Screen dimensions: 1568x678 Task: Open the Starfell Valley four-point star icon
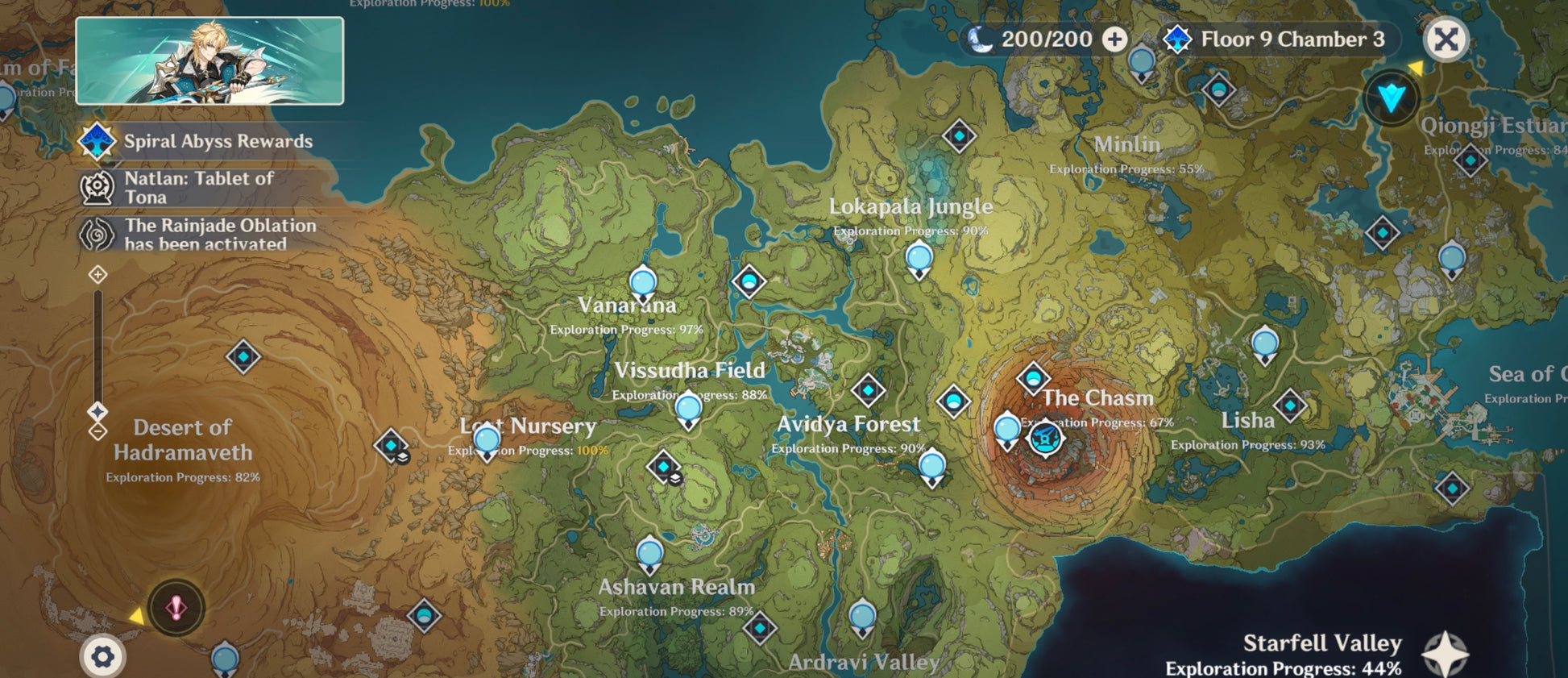pyautogui.click(x=1445, y=654)
